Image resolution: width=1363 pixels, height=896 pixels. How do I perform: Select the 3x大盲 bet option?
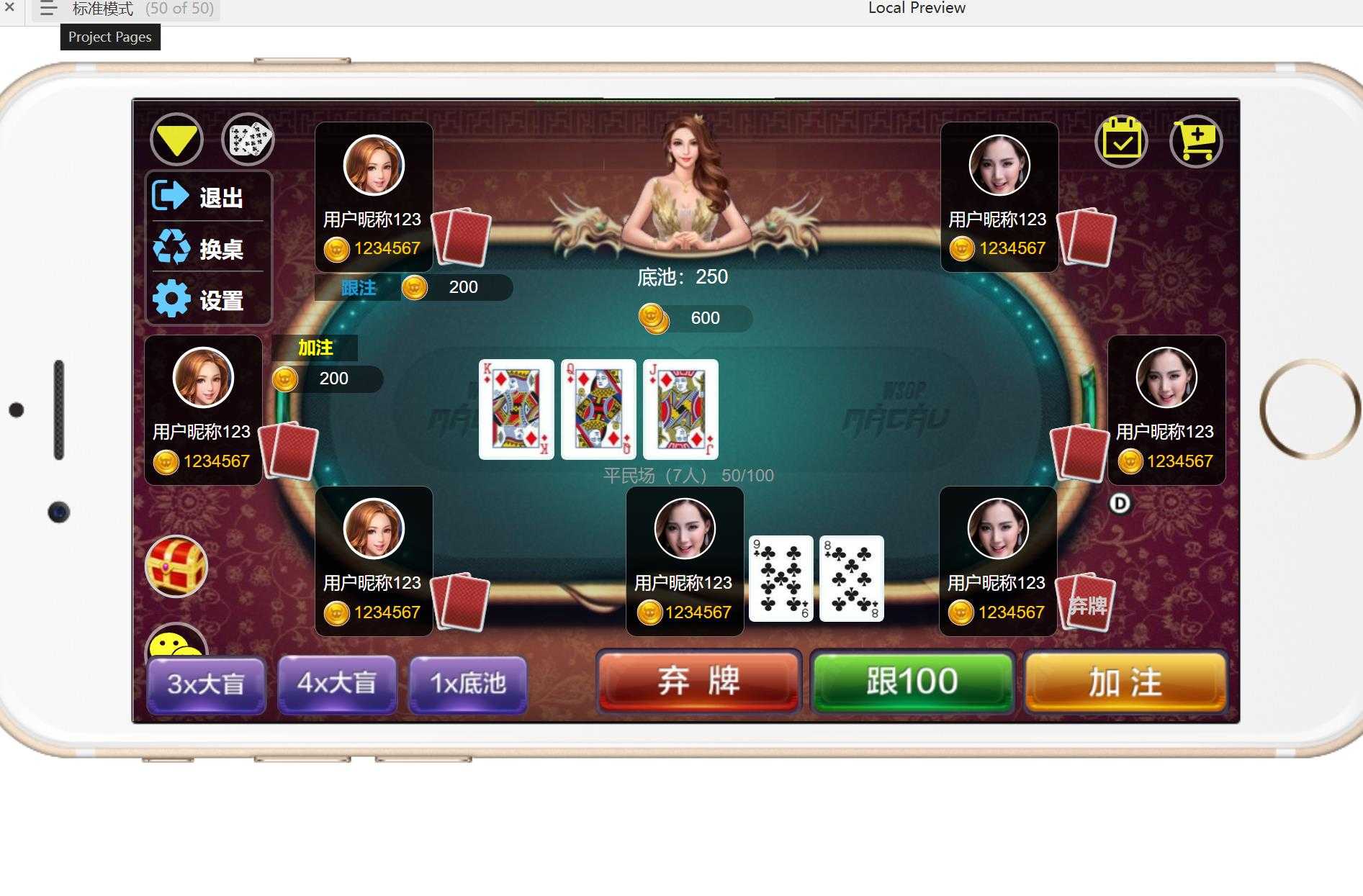pyautogui.click(x=206, y=684)
